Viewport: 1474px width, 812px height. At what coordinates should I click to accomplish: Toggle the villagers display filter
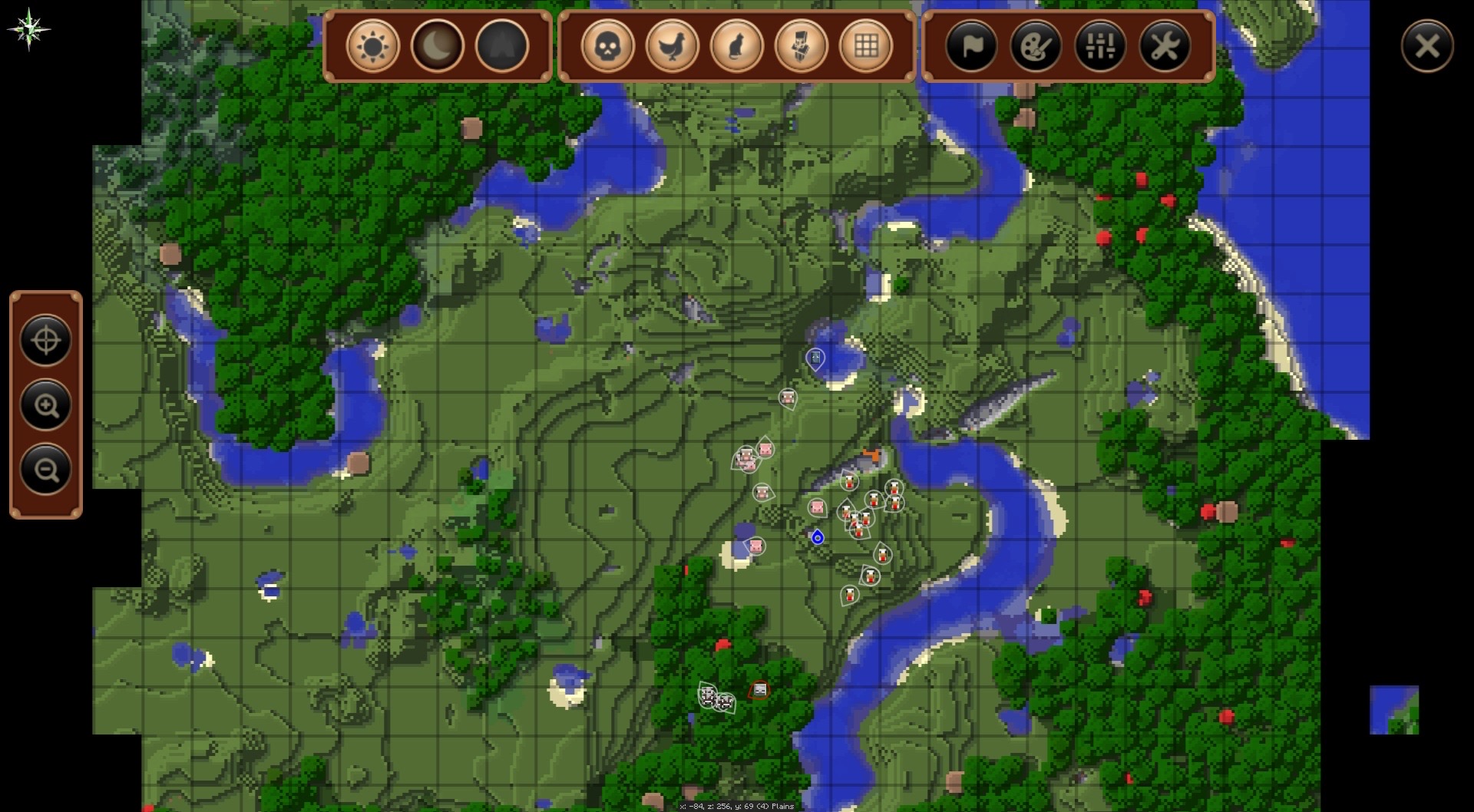[801, 46]
